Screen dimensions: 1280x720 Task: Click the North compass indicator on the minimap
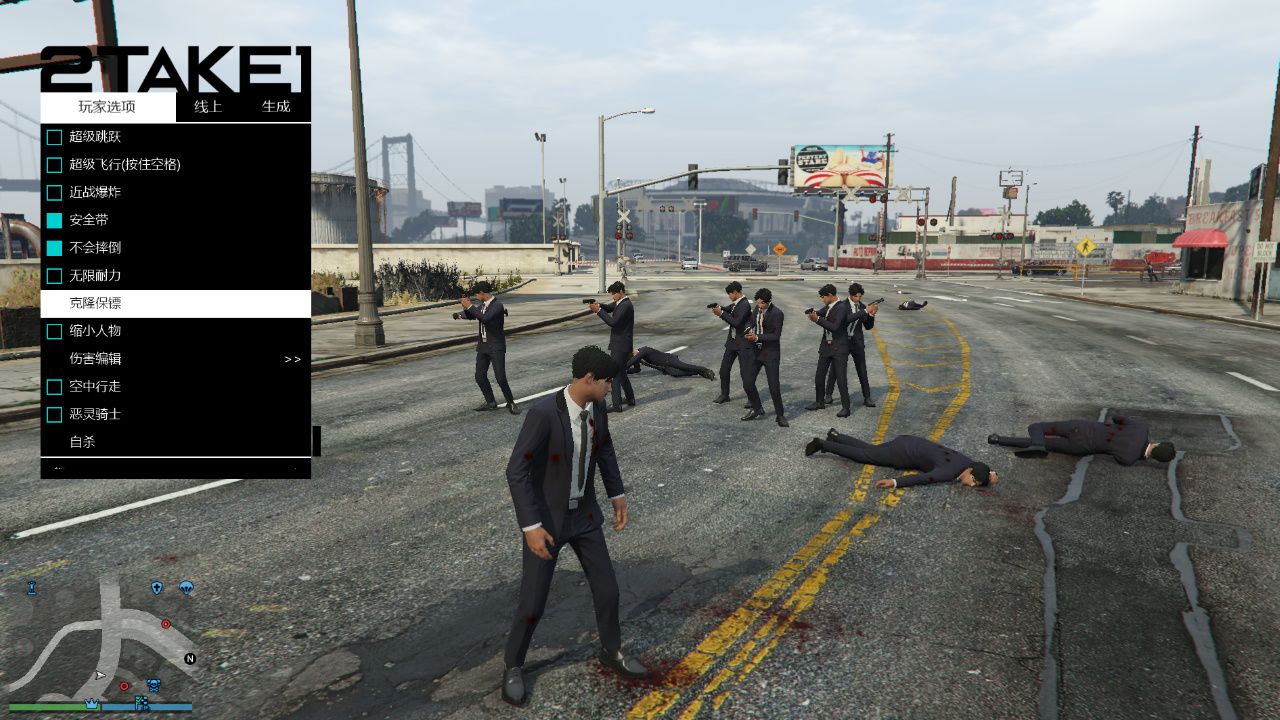pos(189,659)
